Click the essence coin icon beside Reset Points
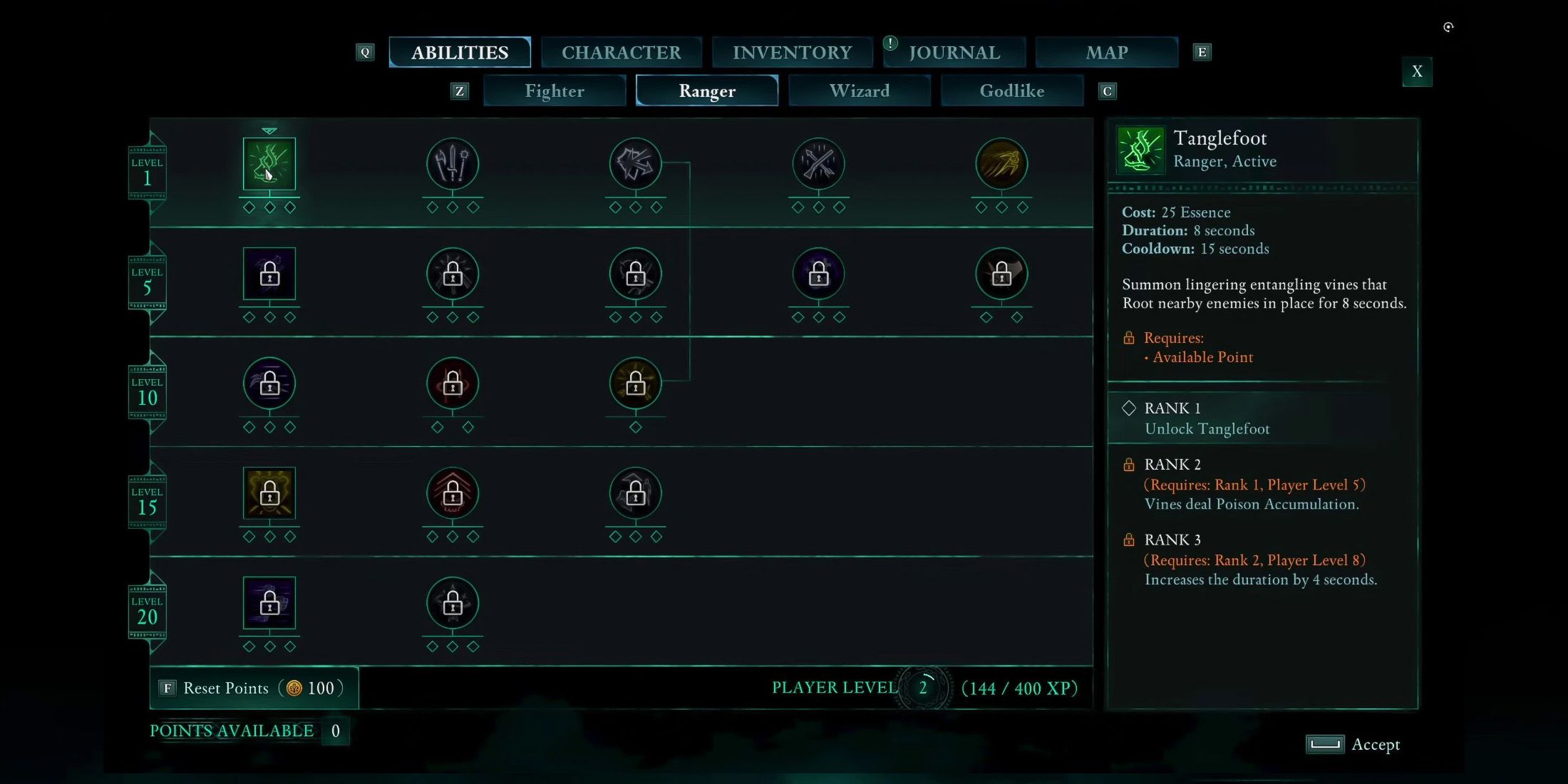Viewport: 1568px width, 784px height. (294, 688)
